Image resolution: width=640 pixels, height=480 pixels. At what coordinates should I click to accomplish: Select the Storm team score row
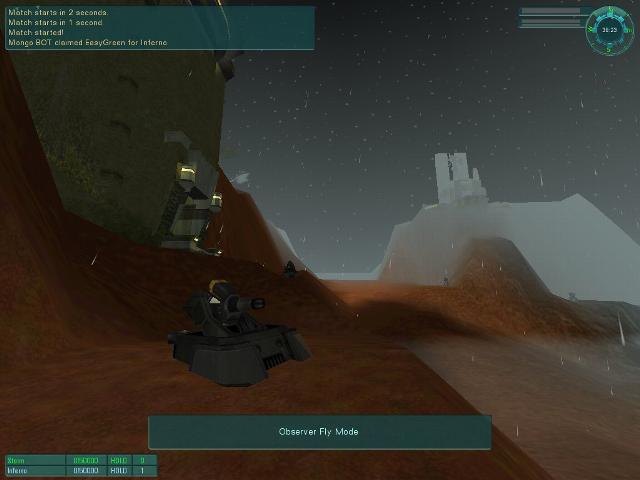[80, 460]
